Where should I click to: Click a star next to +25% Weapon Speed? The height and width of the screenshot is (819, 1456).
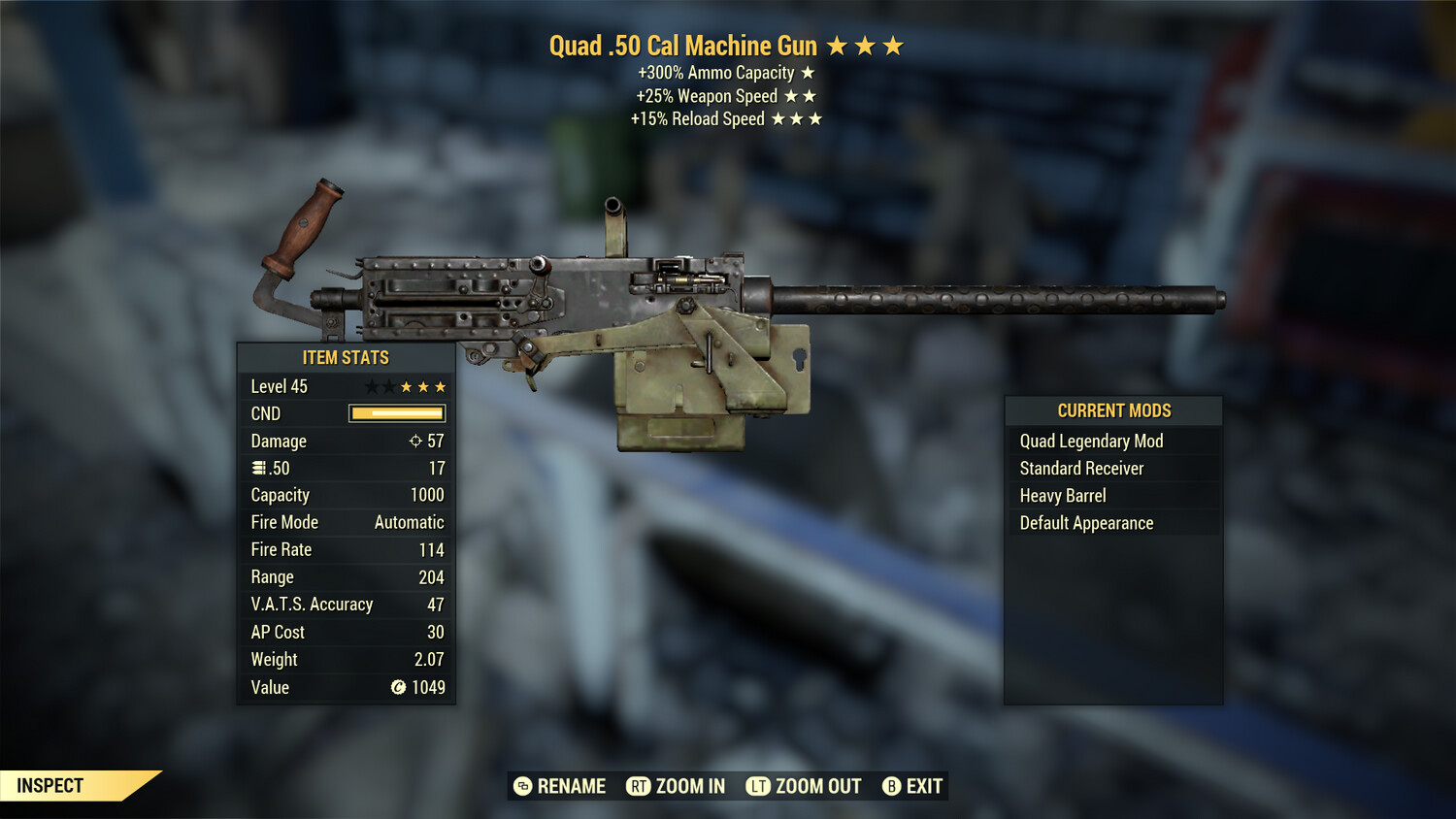coord(793,96)
